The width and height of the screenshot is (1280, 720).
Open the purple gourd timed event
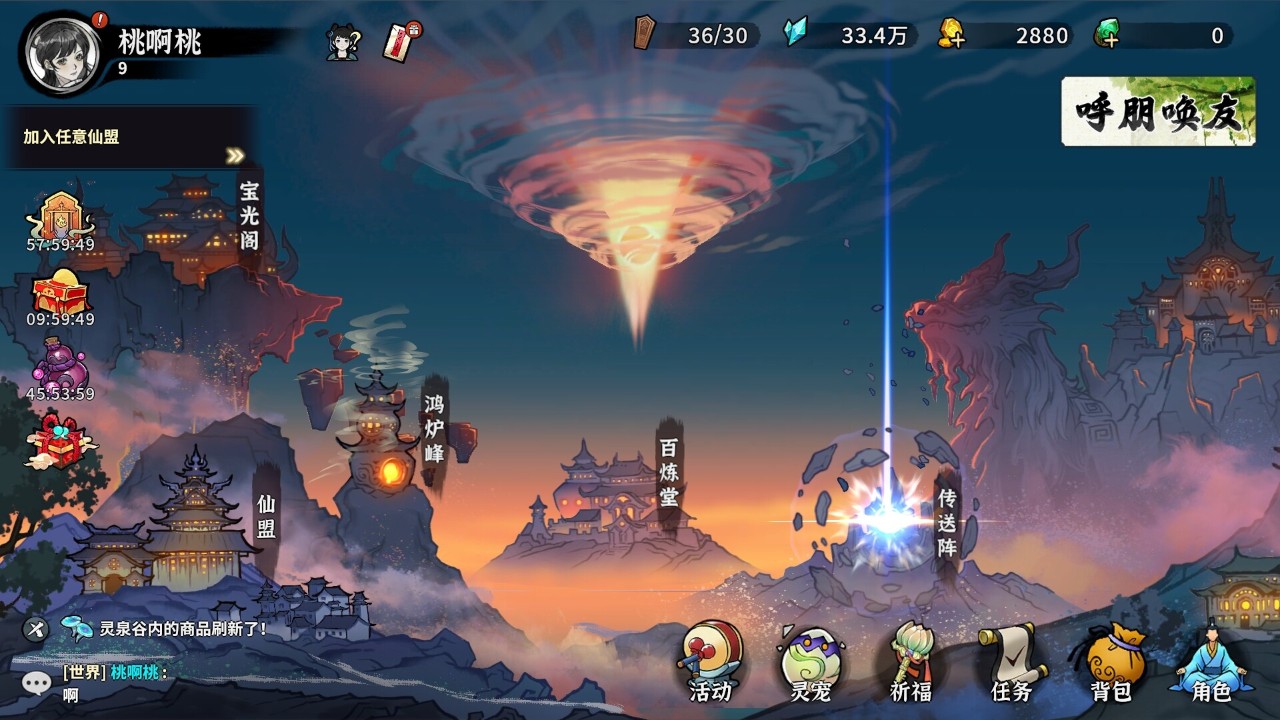click(x=60, y=370)
